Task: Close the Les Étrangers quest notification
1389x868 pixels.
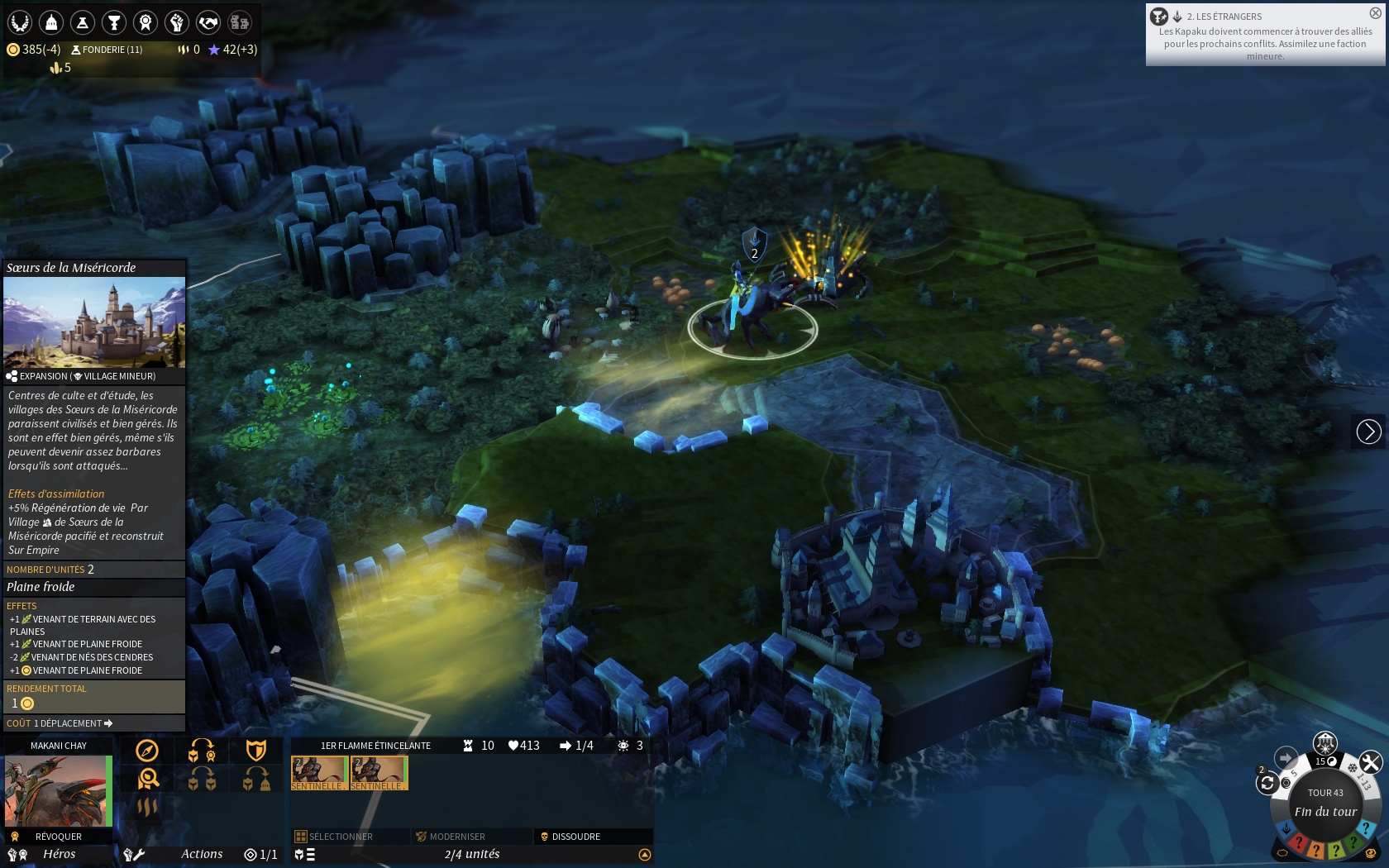Action: (x=1375, y=13)
